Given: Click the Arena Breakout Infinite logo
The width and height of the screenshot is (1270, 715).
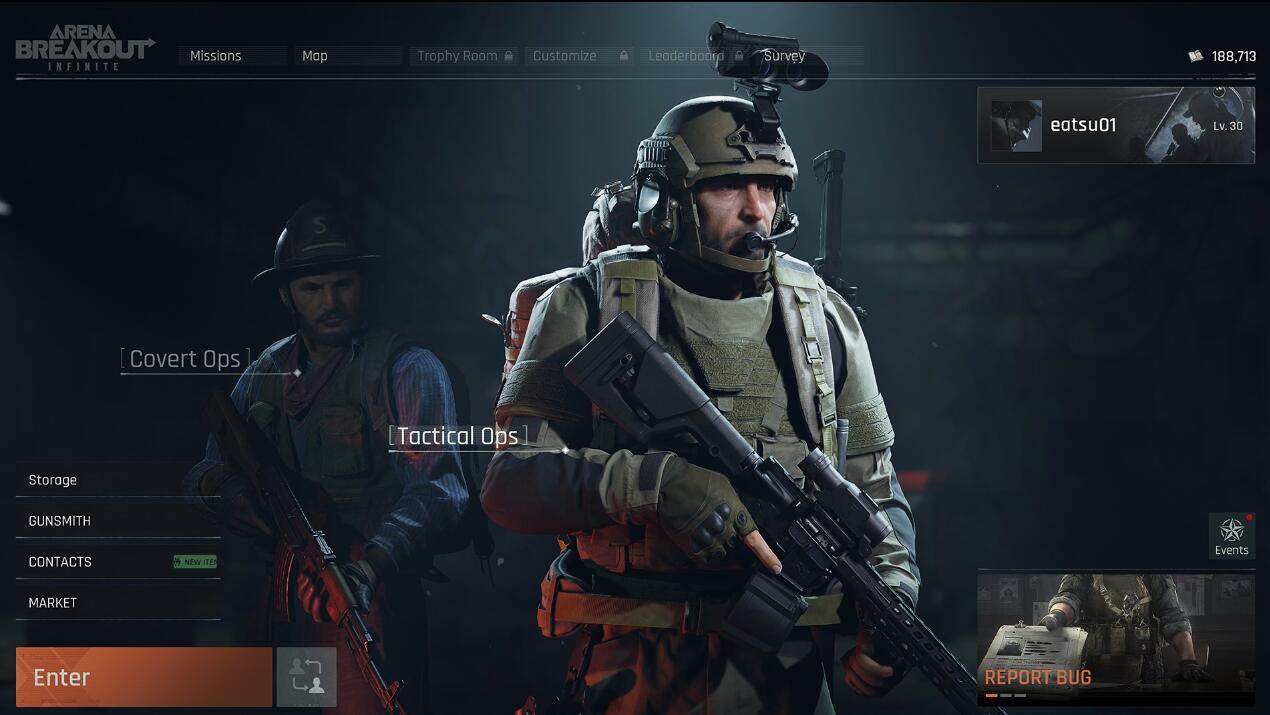Looking at the screenshot, I should (85, 48).
